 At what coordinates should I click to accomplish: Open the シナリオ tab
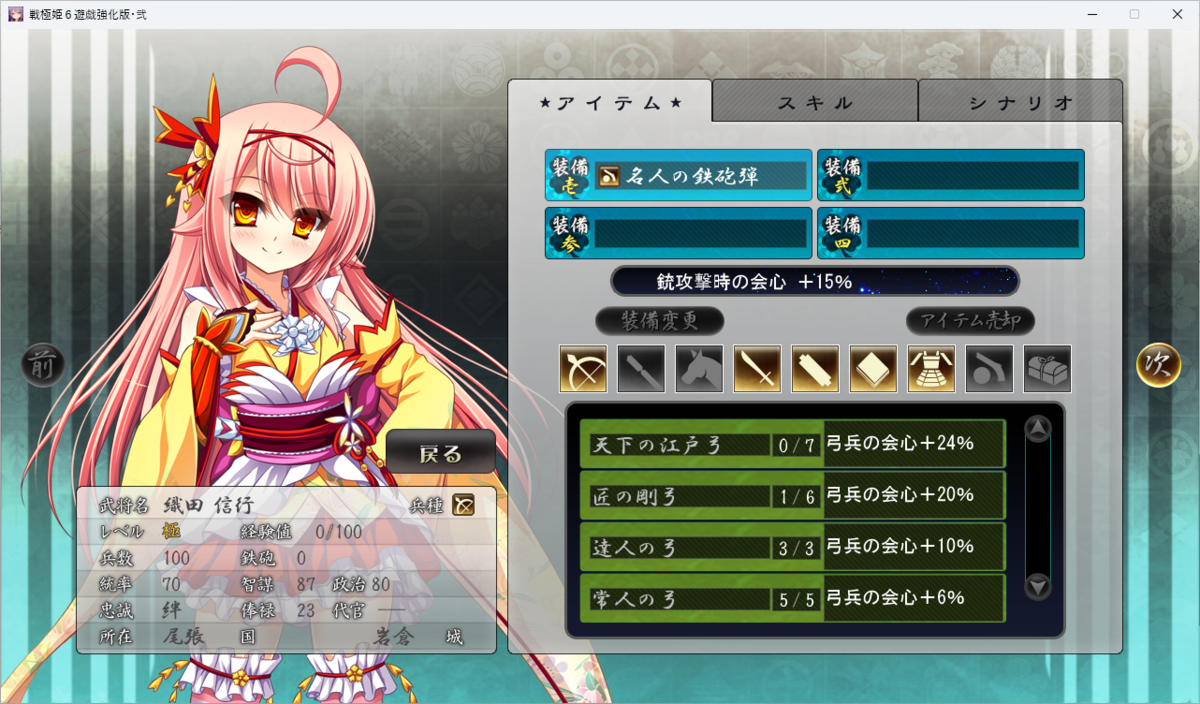pyautogui.click(x=1020, y=102)
